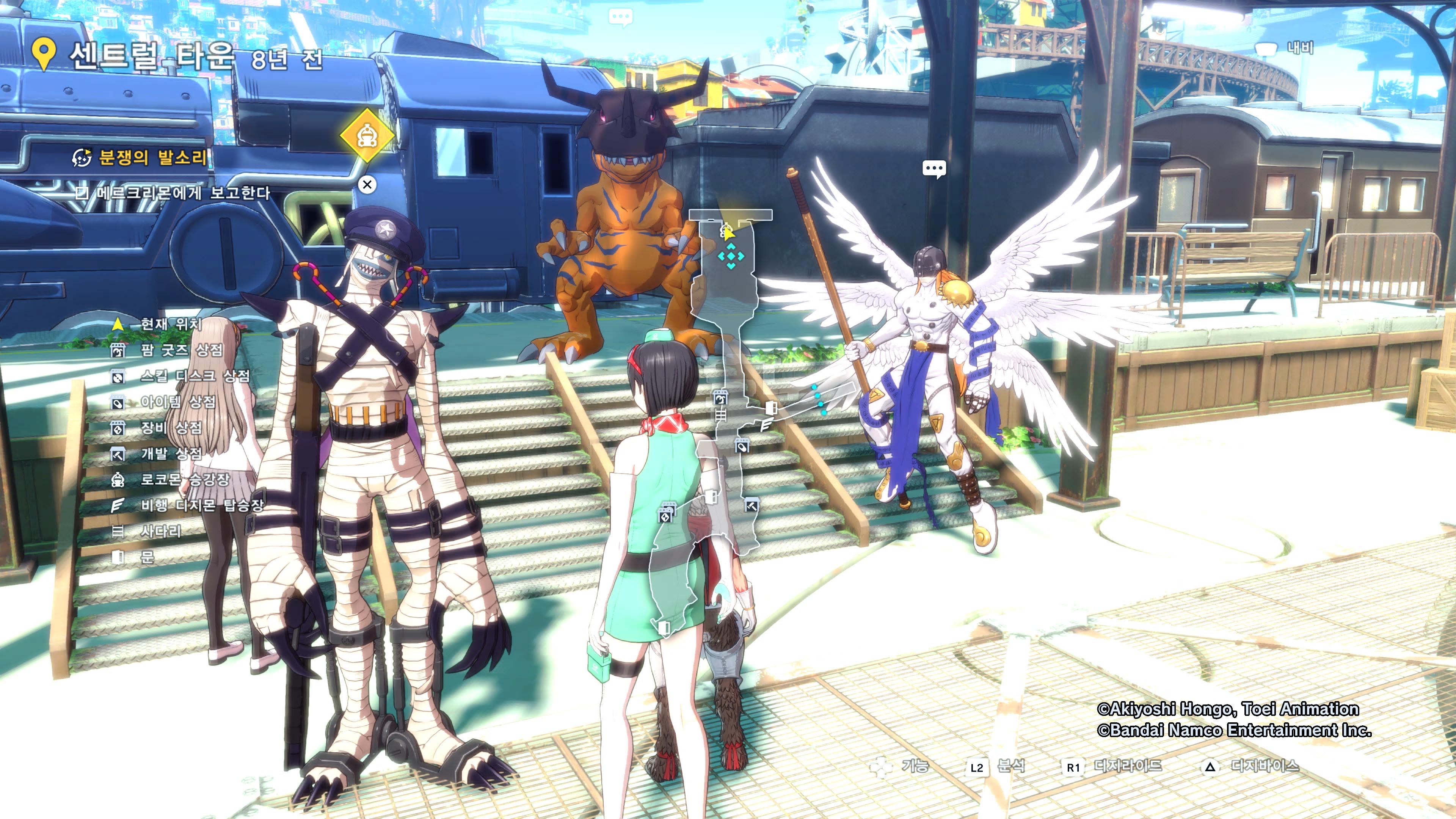
Task: Choose 스킬 디스크 상점 in the legend
Action: tap(194, 376)
